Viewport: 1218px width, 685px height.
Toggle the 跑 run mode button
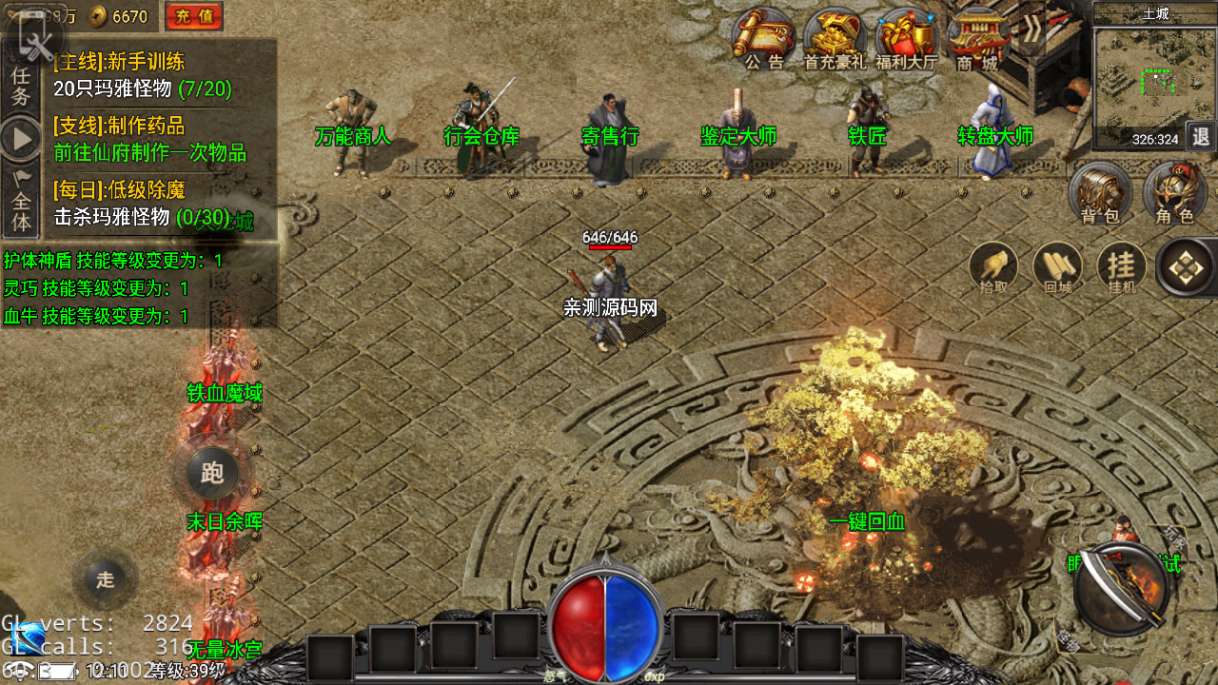pyautogui.click(x=213, y=473)
